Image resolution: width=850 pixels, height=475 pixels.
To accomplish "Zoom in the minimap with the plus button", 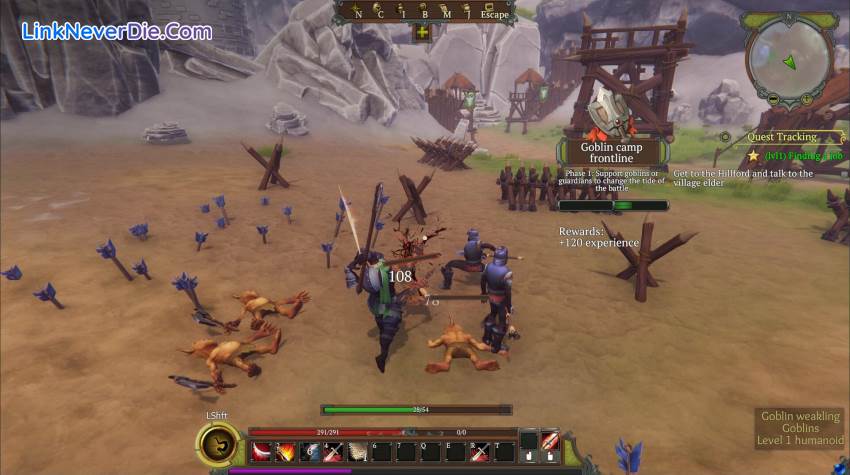I will click(x=808, y=98).
